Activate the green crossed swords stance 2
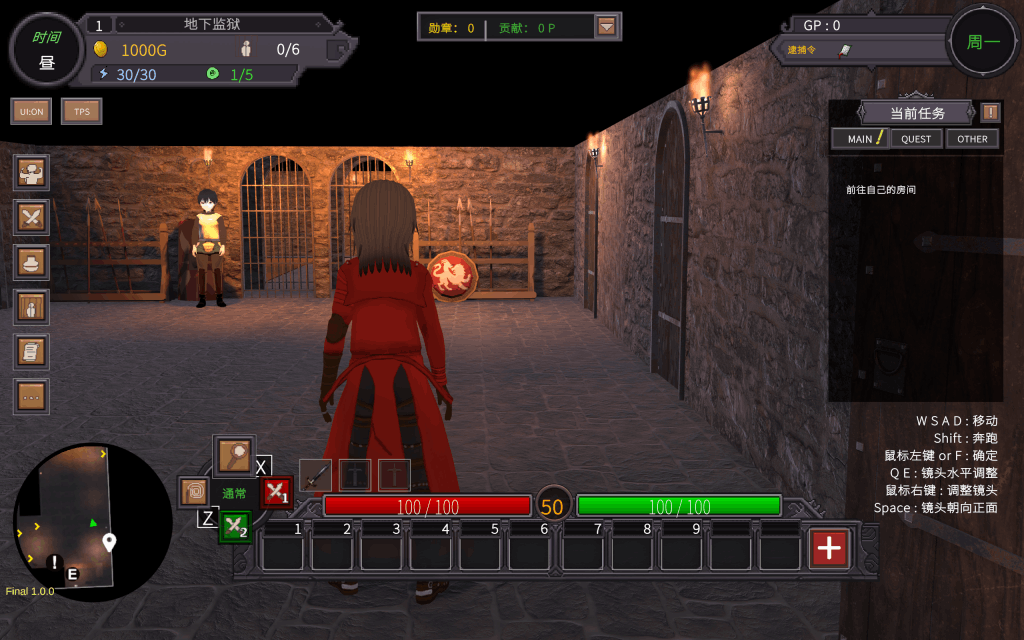This screenshot has height=640, width=1024. coord(235,526)
